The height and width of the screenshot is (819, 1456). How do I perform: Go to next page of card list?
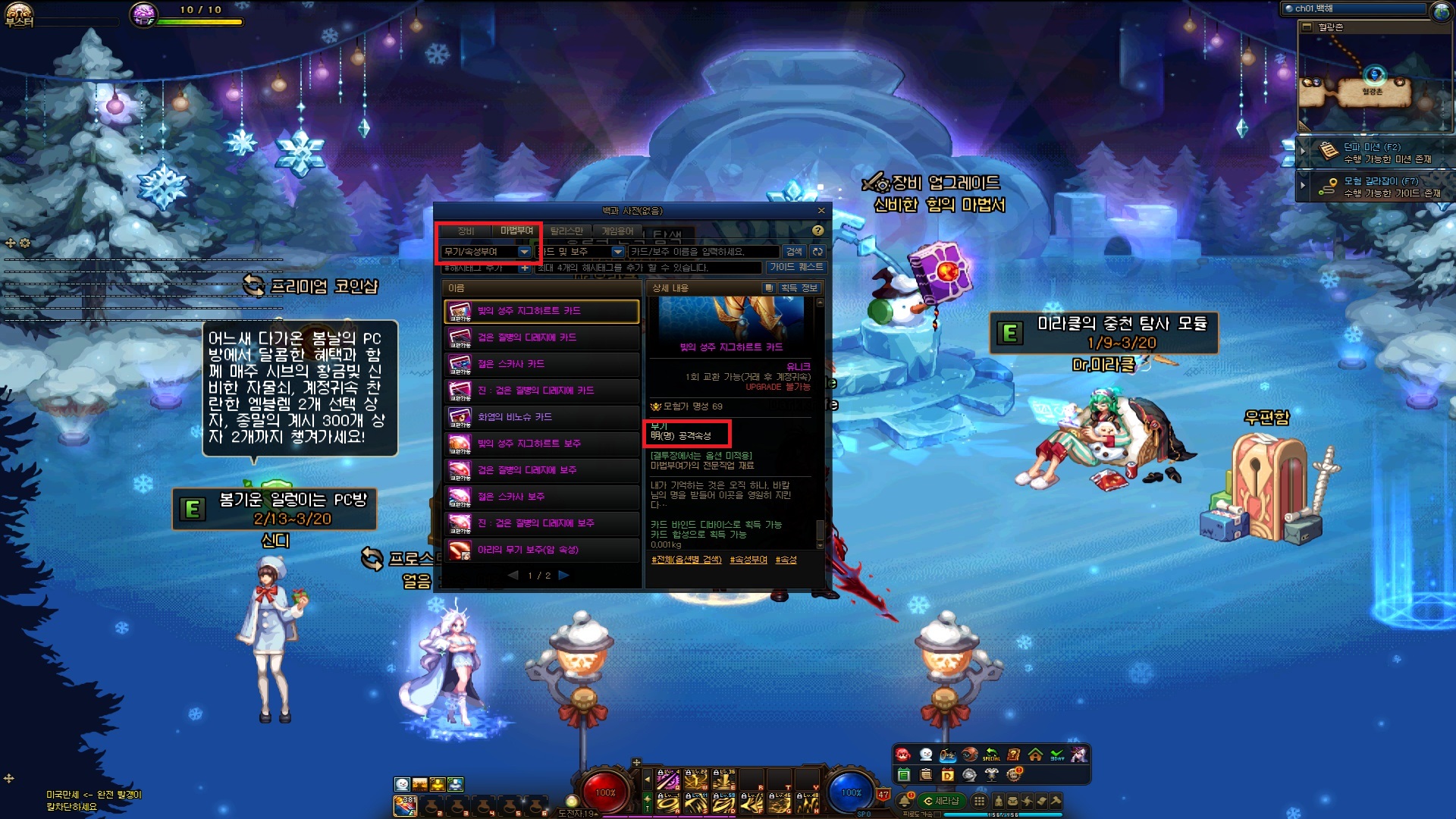[563, 576]
